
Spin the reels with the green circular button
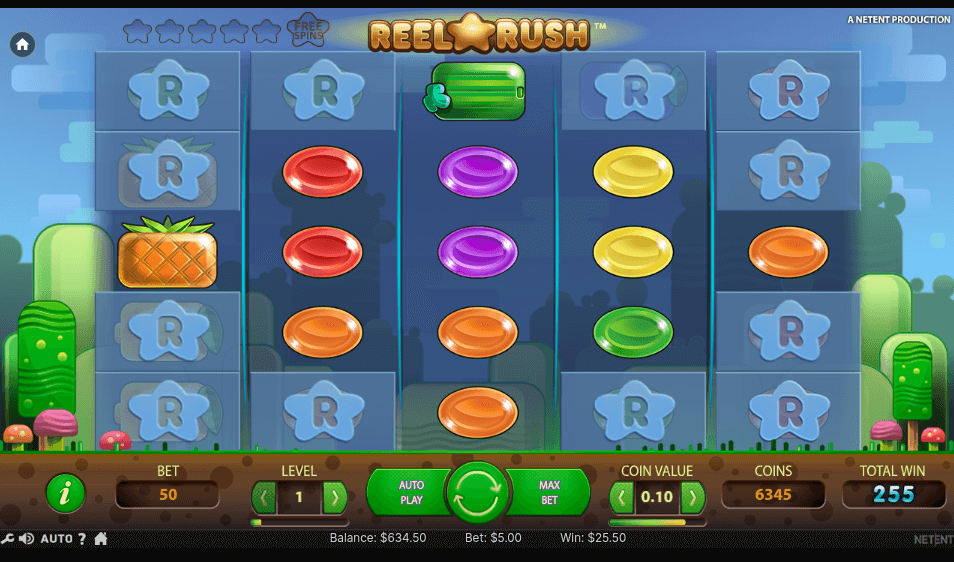click(x=478, y=492)
